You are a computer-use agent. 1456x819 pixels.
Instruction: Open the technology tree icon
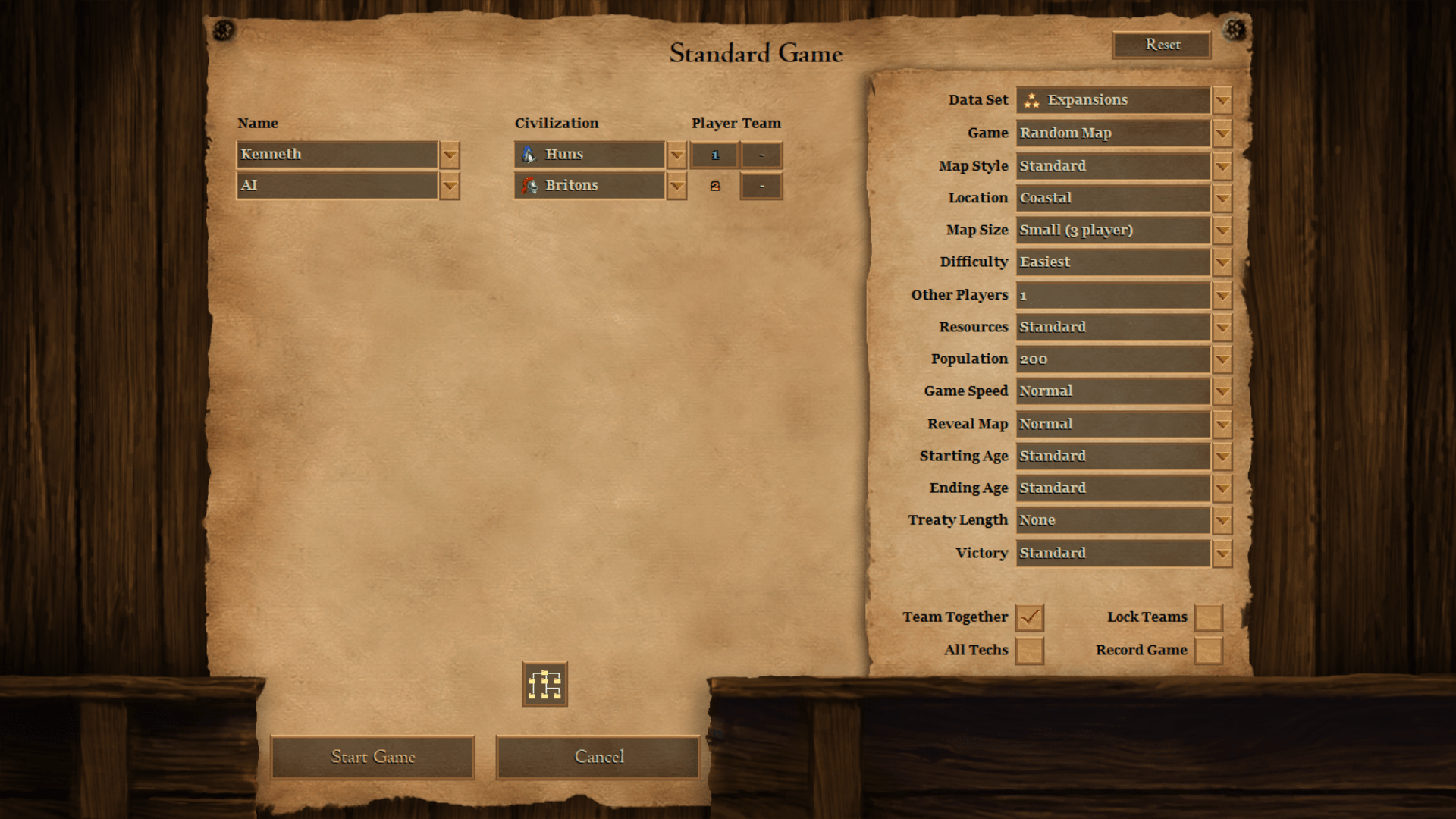544,684
